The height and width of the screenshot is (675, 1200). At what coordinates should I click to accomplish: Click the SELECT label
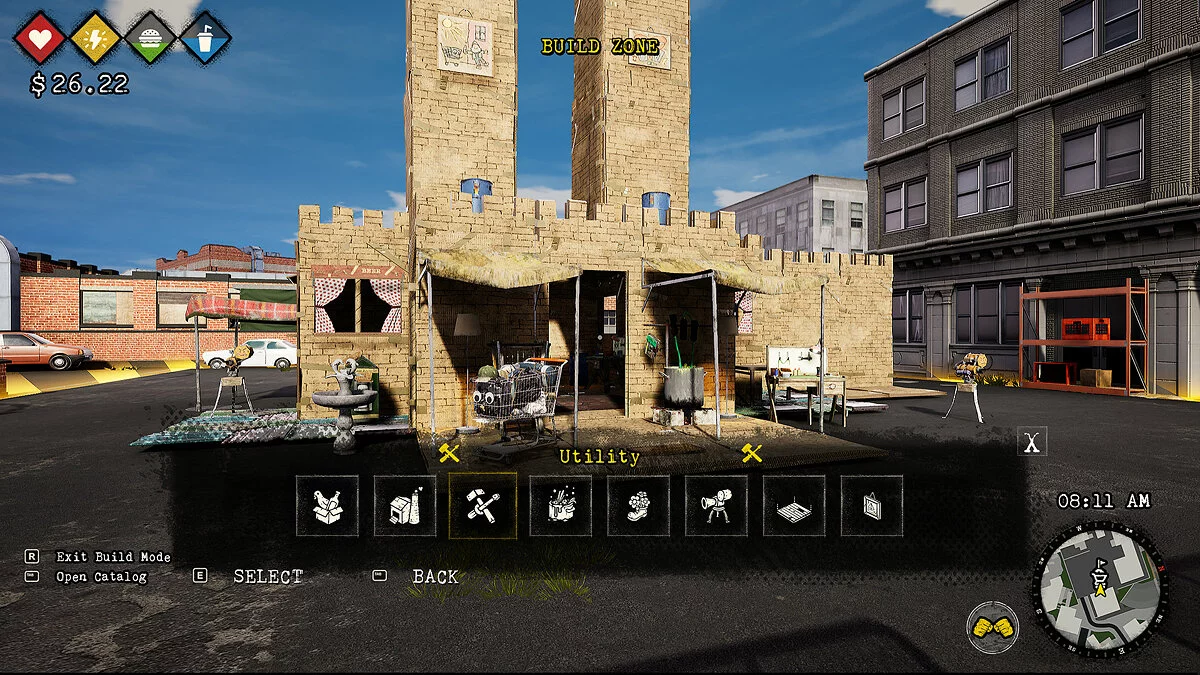[267, 577]
